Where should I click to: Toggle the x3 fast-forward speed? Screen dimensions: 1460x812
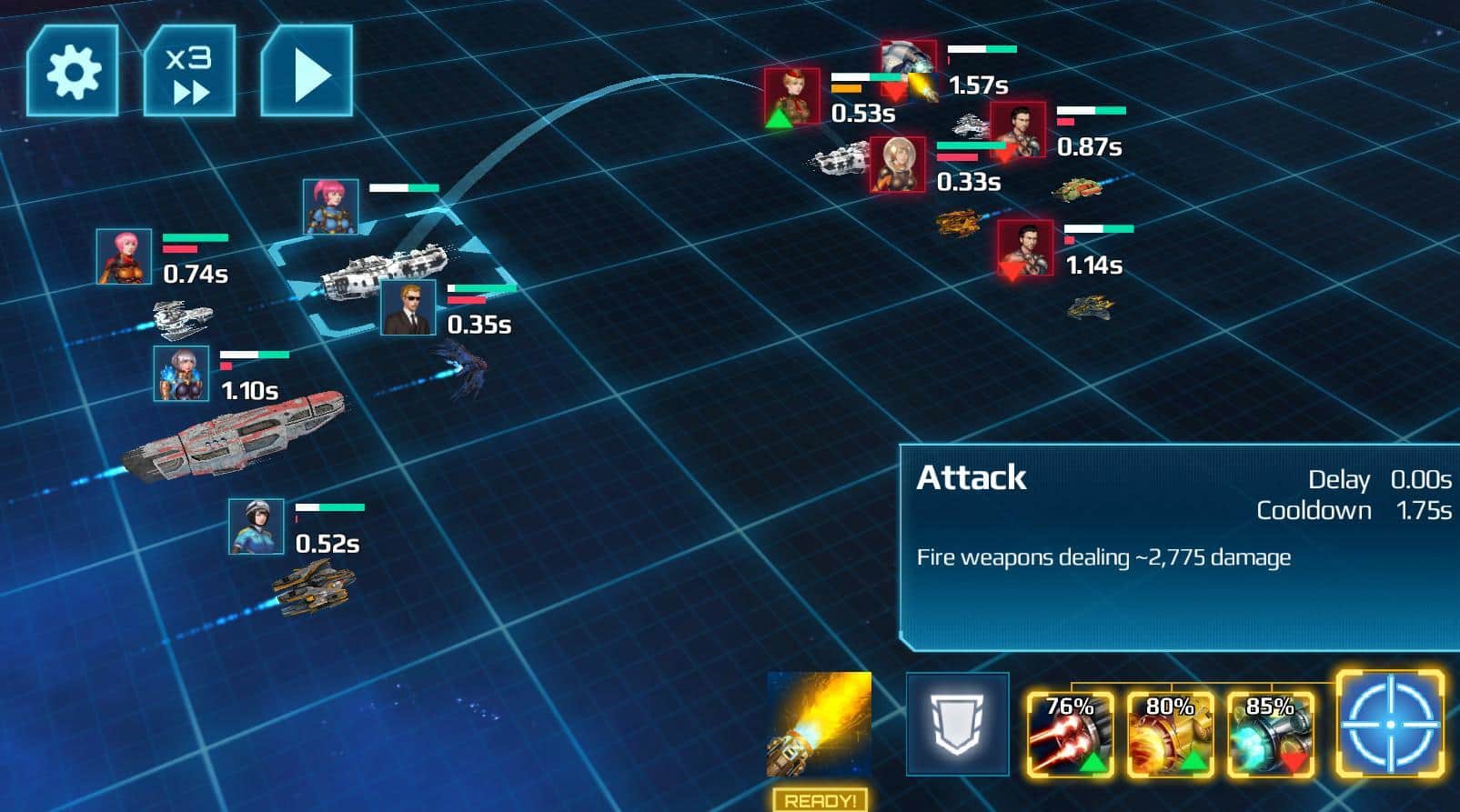(189, 71)
